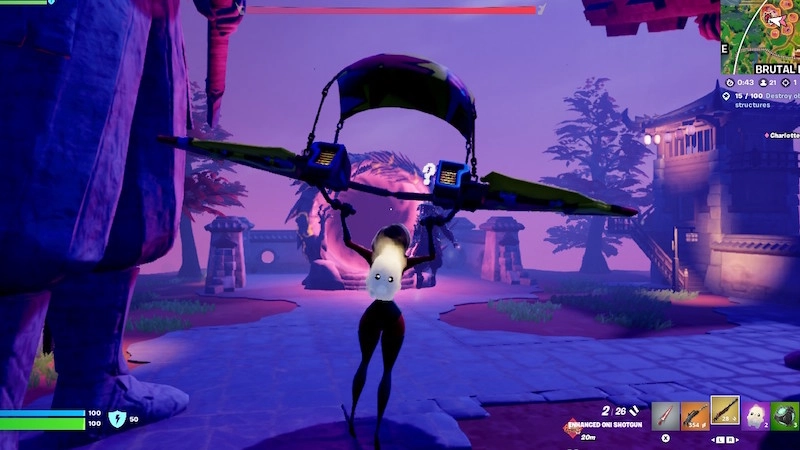Open the minimap in the corner

tap(762, 32)
